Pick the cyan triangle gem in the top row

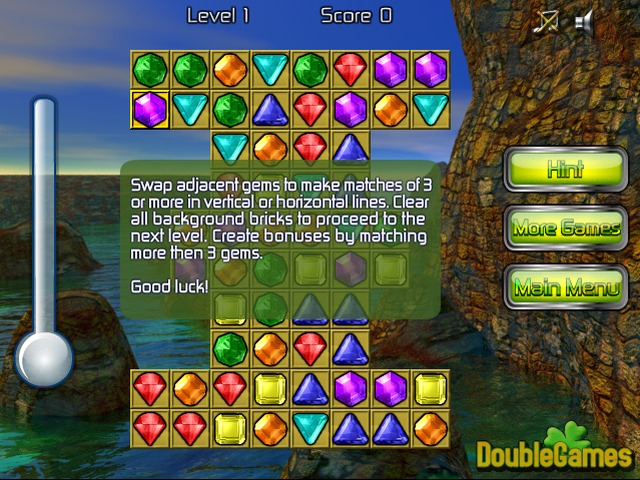[x=270, y=69]
